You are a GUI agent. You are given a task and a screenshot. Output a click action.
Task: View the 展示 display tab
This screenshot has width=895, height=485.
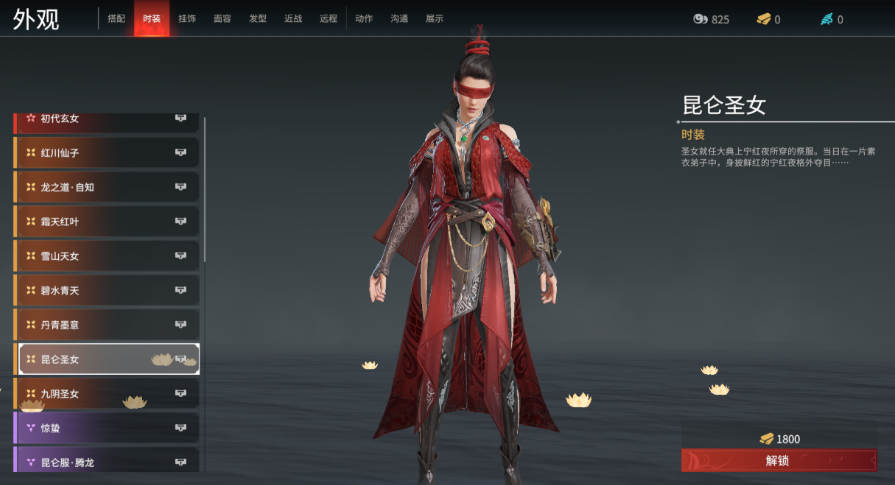point(434,19)
